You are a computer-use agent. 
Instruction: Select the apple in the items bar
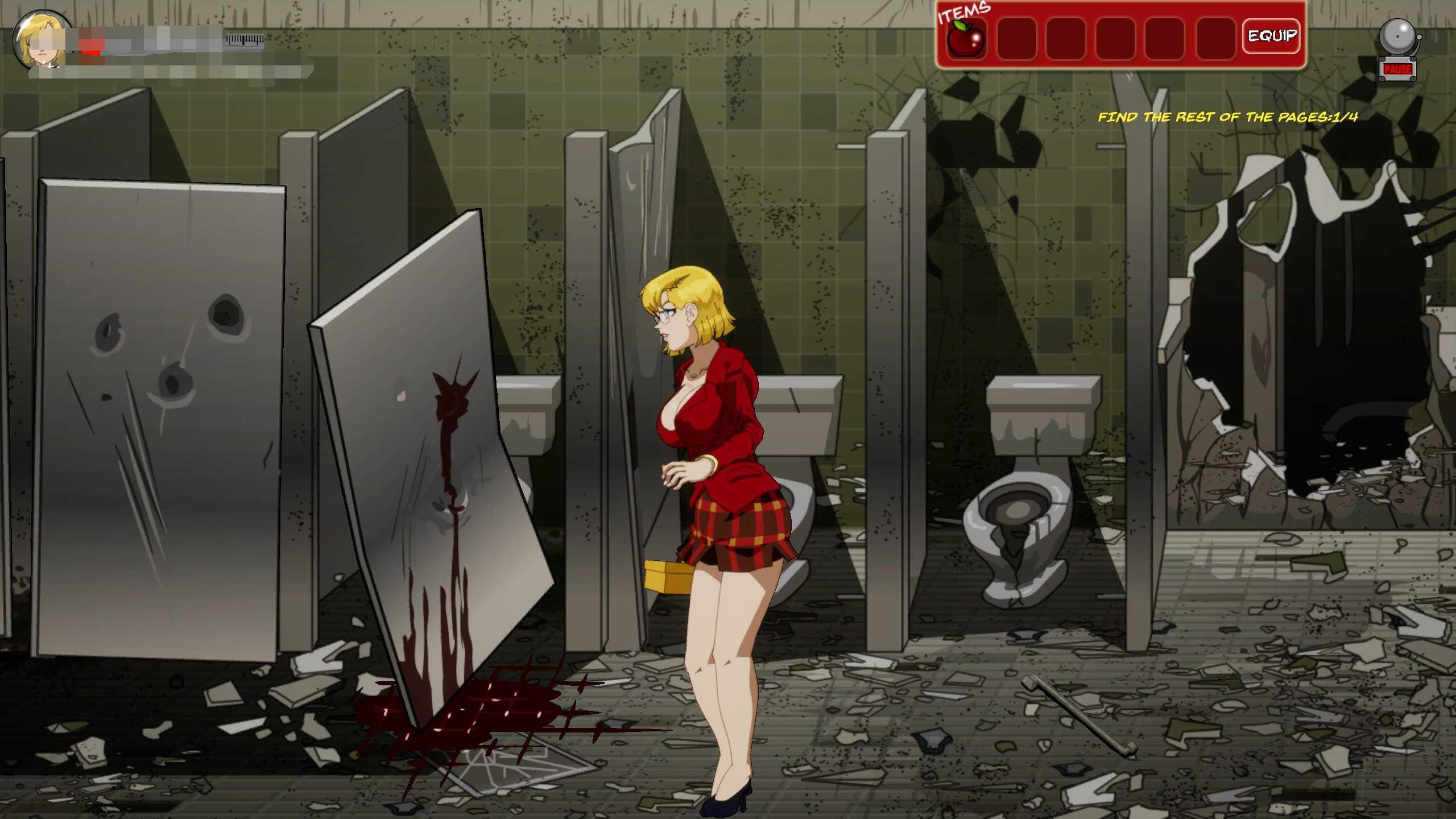click(967, 37)
